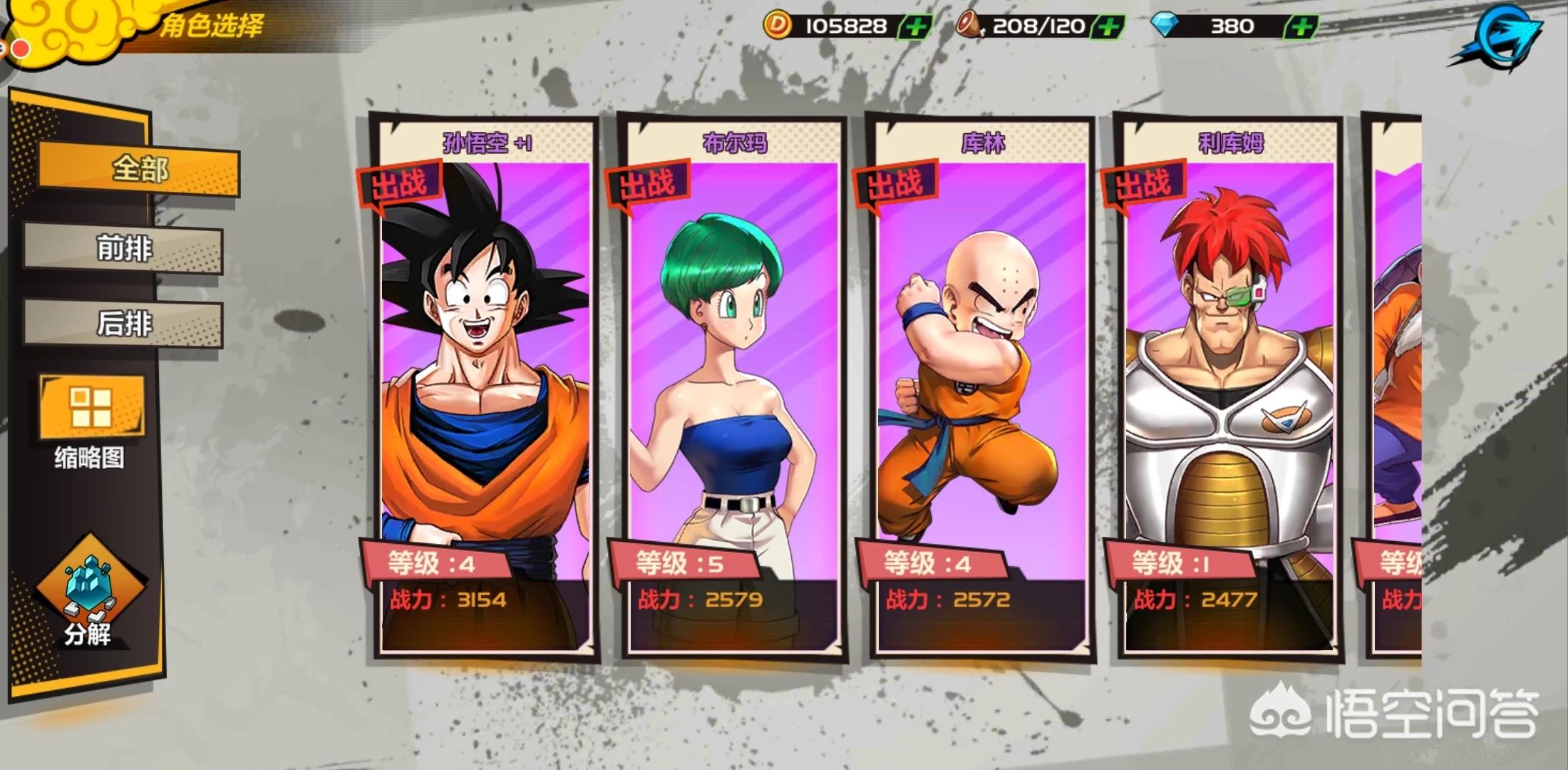Buy more blue diamonds with plus button
This screenshot has width=1568, height=770.
(x=1300, y=27)
